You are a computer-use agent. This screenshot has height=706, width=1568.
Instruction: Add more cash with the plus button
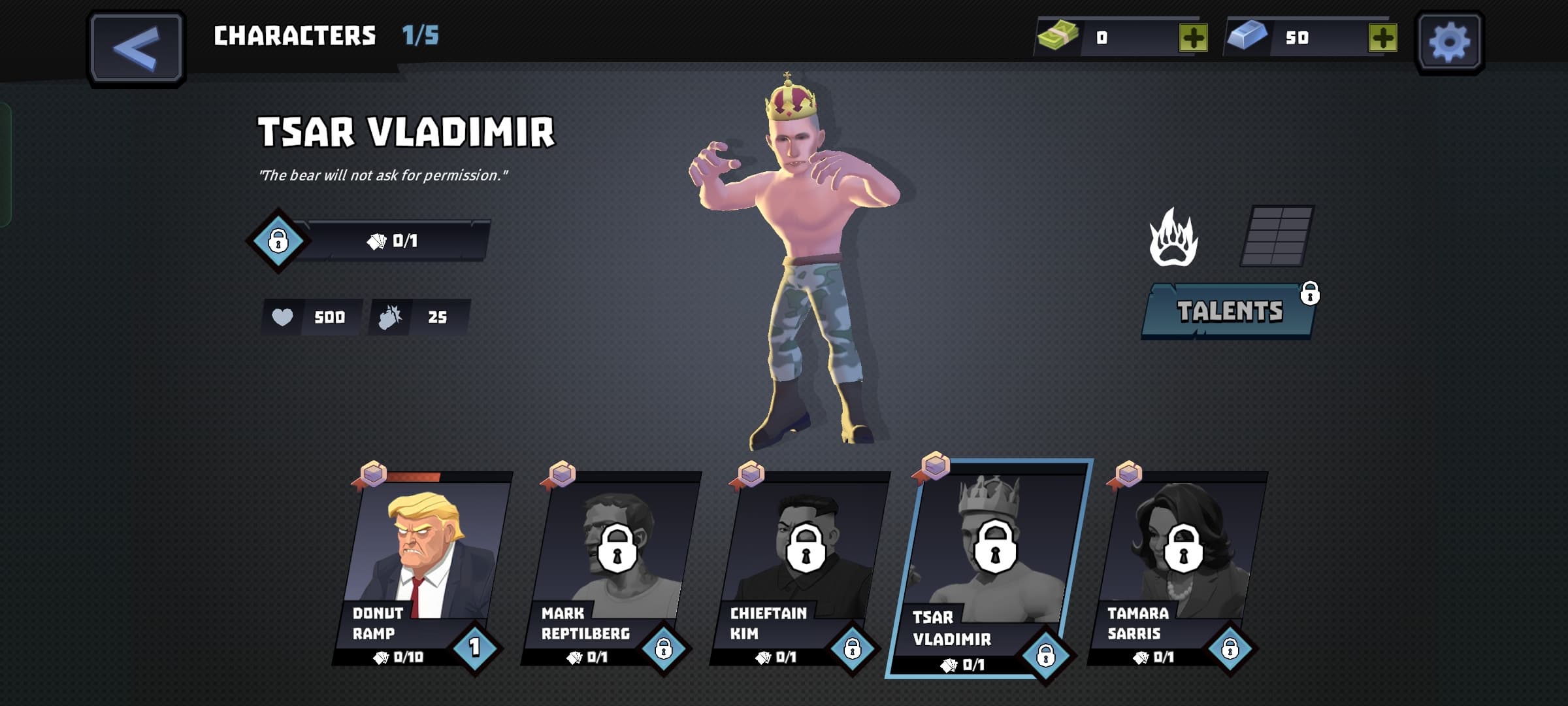[1193, 38]
